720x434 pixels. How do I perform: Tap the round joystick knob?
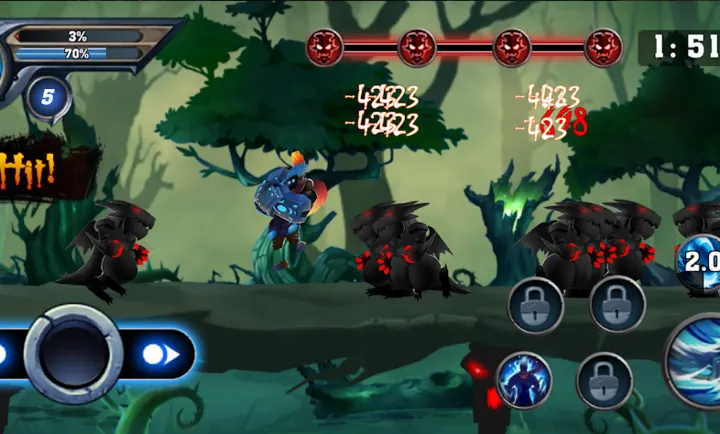click(x=73, y=353)
